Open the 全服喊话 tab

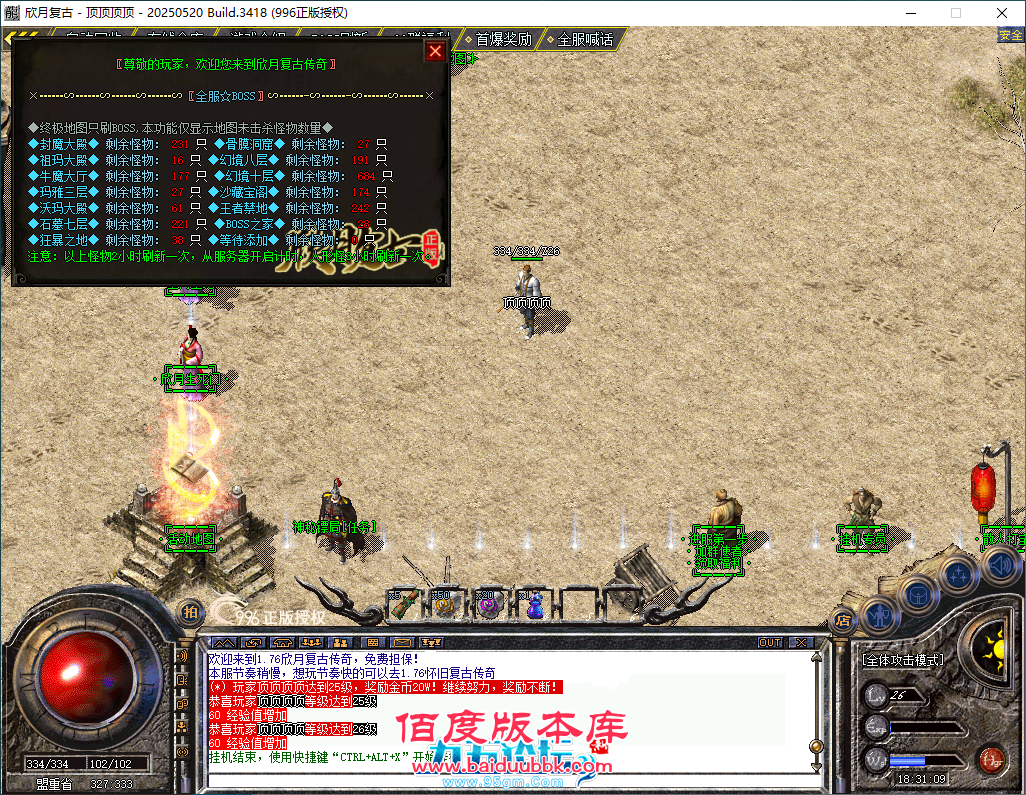584,39
